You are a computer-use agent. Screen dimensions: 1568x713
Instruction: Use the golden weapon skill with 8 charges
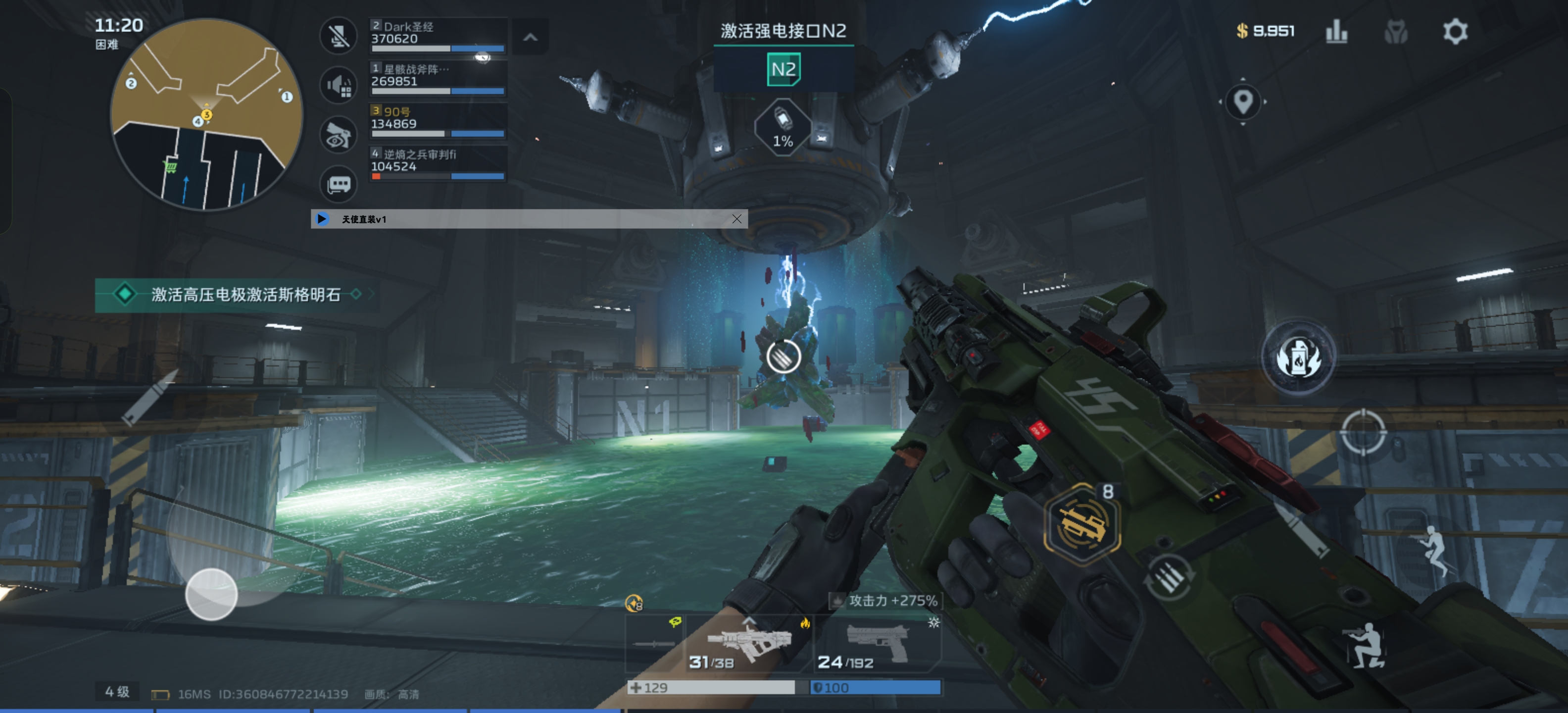1081,523
